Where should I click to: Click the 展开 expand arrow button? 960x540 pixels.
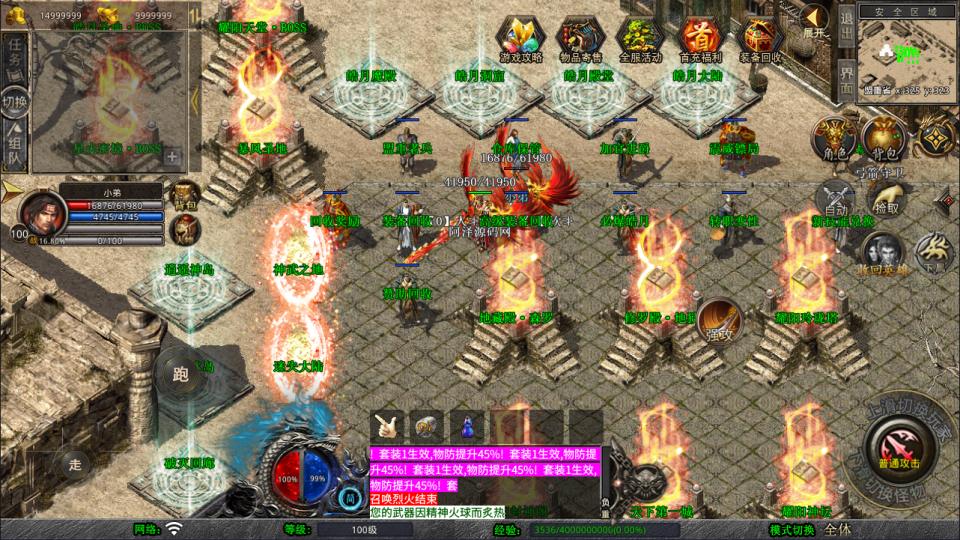[x=815, y=21]
